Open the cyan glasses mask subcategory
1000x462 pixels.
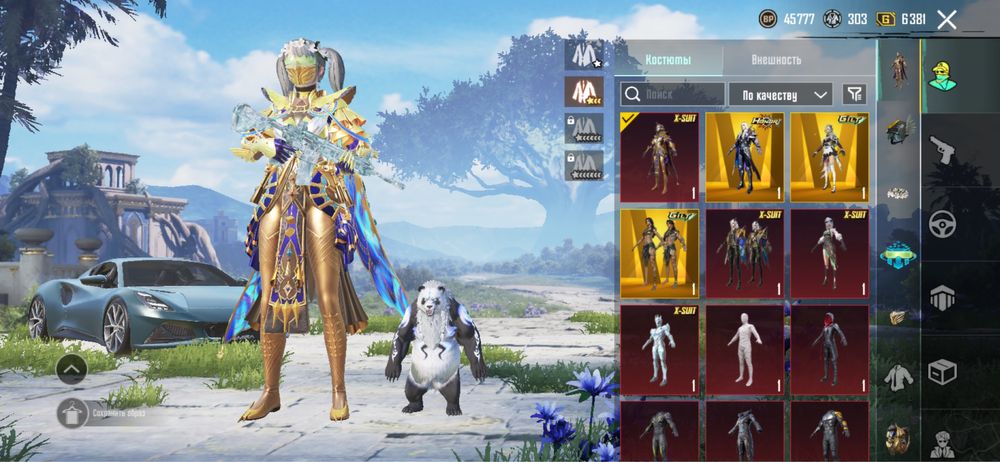899,254
